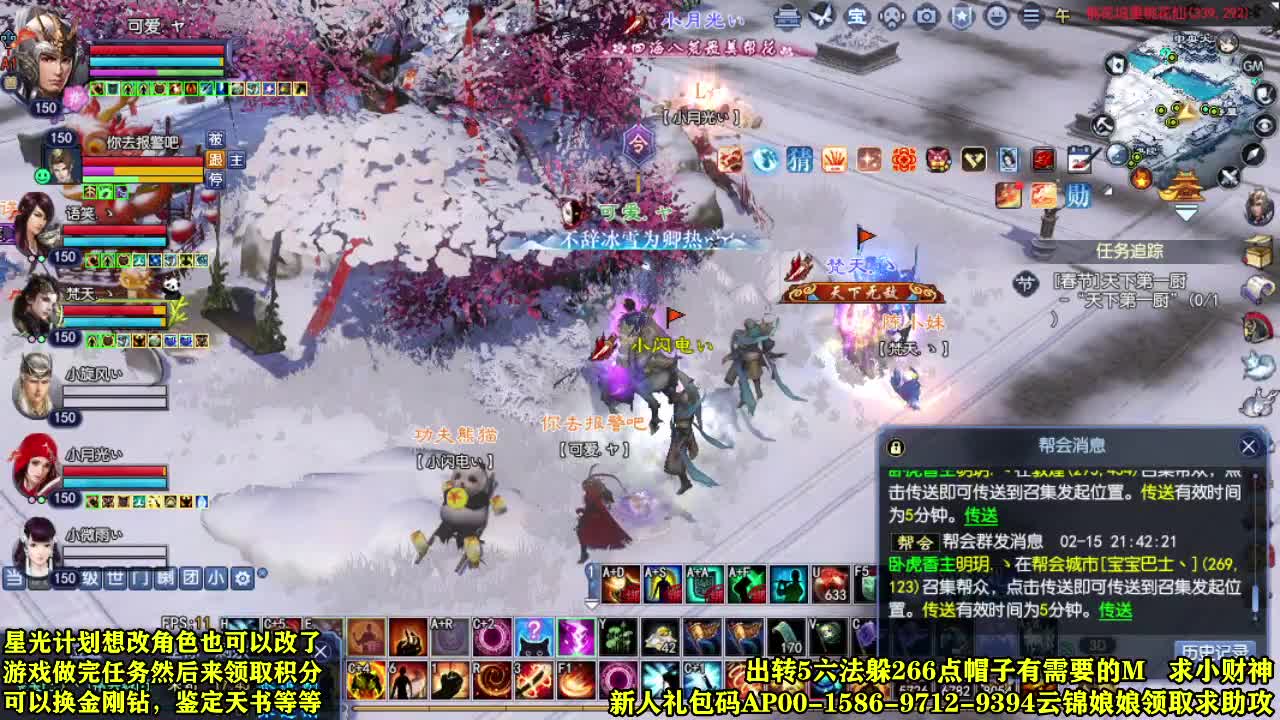Toggle 停 stop mode on 你去报警吧's party frame

tap(216, 179)
